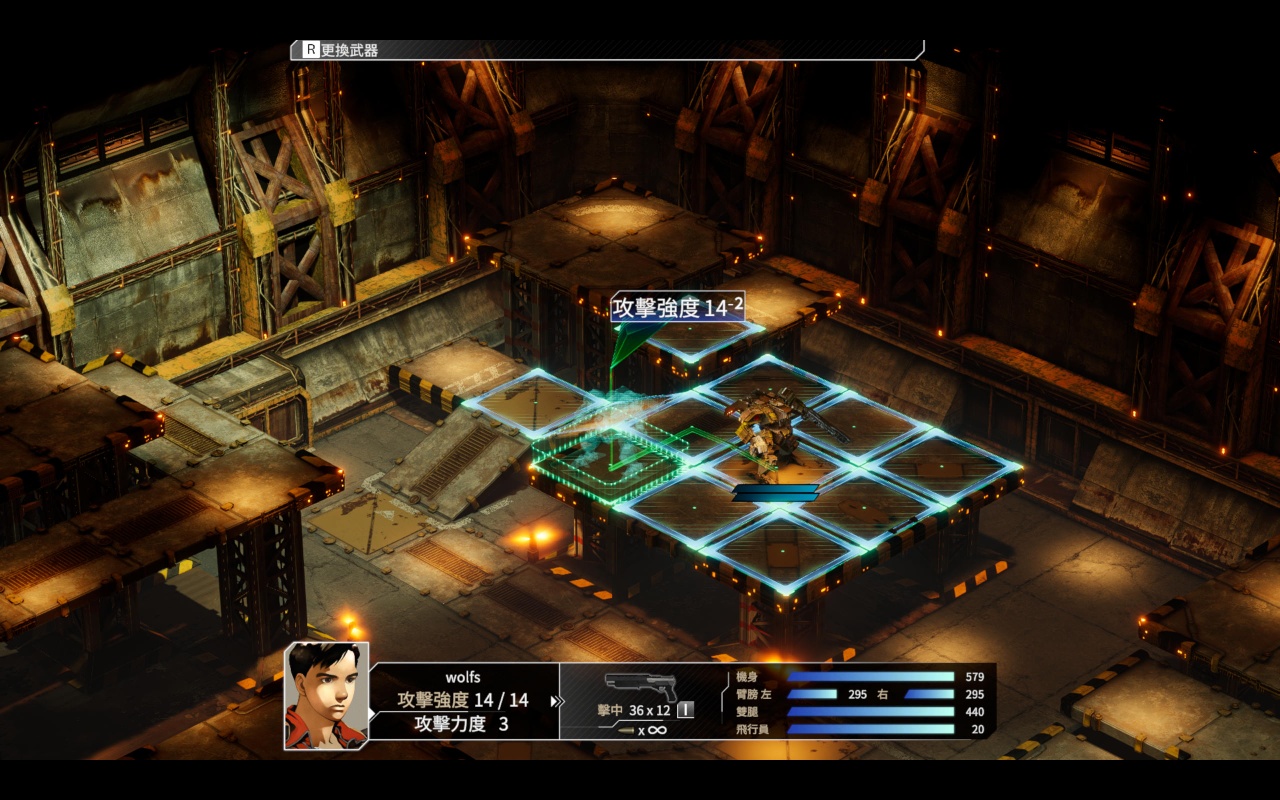Viewport: 1280px width, 800px height.
Task: Choose the green-outlined cursor tile
Action: click(x=607, y=458)
